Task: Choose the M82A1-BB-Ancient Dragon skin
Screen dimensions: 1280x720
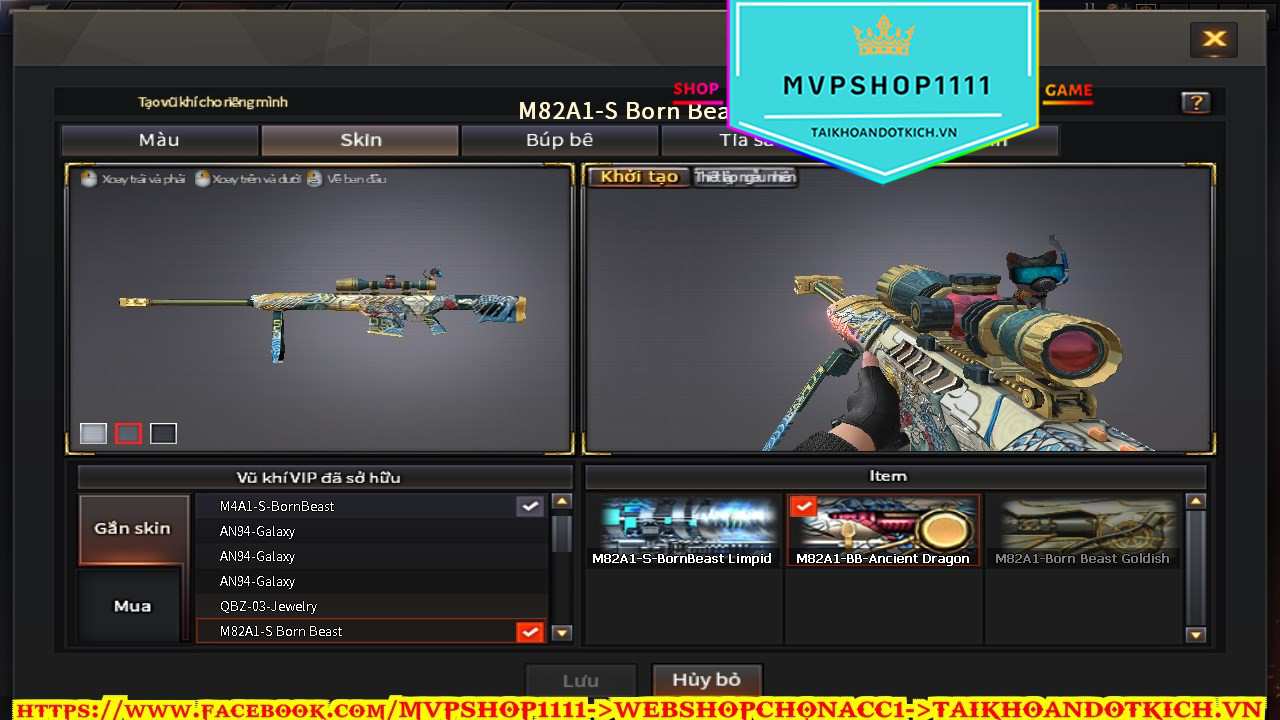Action: [x=883, y=532]
